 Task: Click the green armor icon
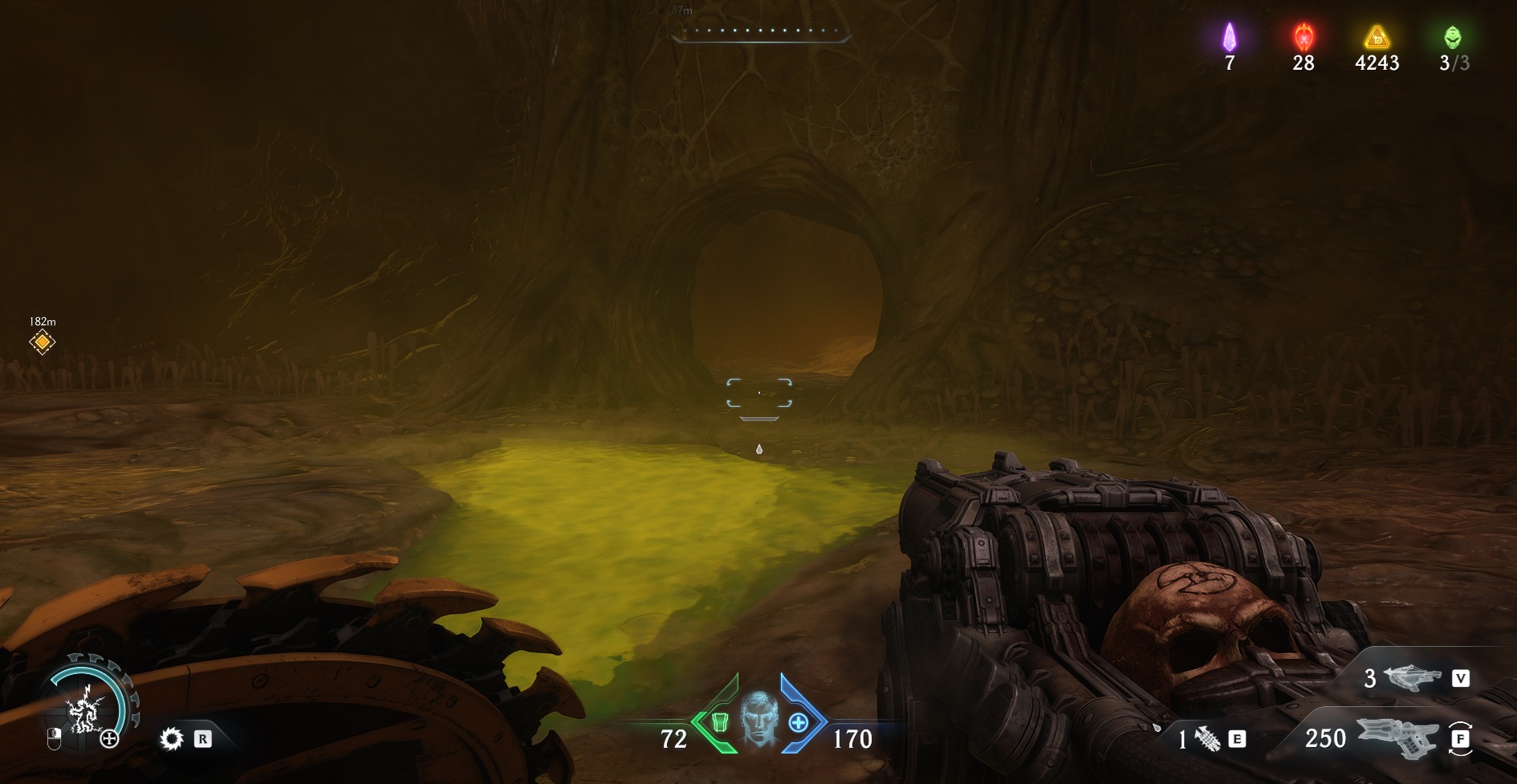719,722
